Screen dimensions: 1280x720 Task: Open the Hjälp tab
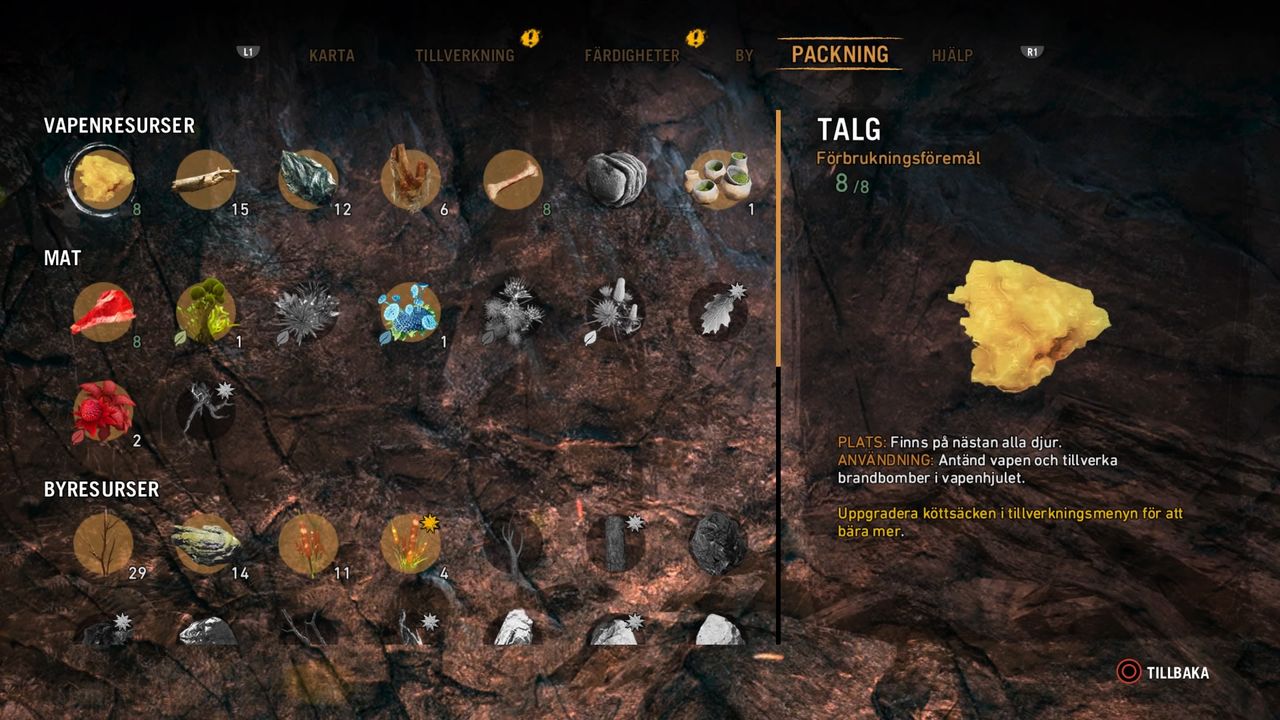click(x=951, y=56)
